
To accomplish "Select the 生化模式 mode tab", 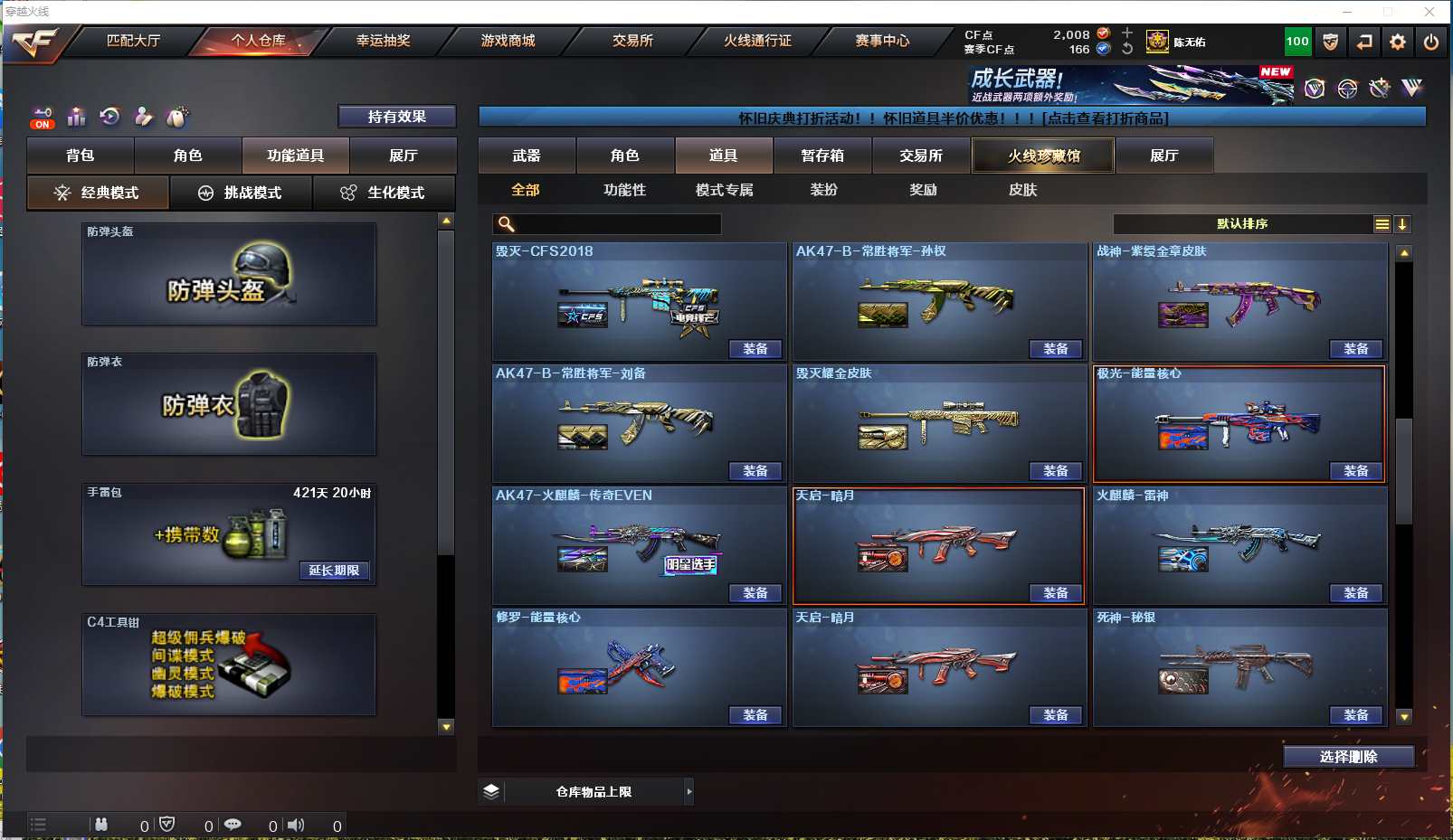I will coord(383,193).
